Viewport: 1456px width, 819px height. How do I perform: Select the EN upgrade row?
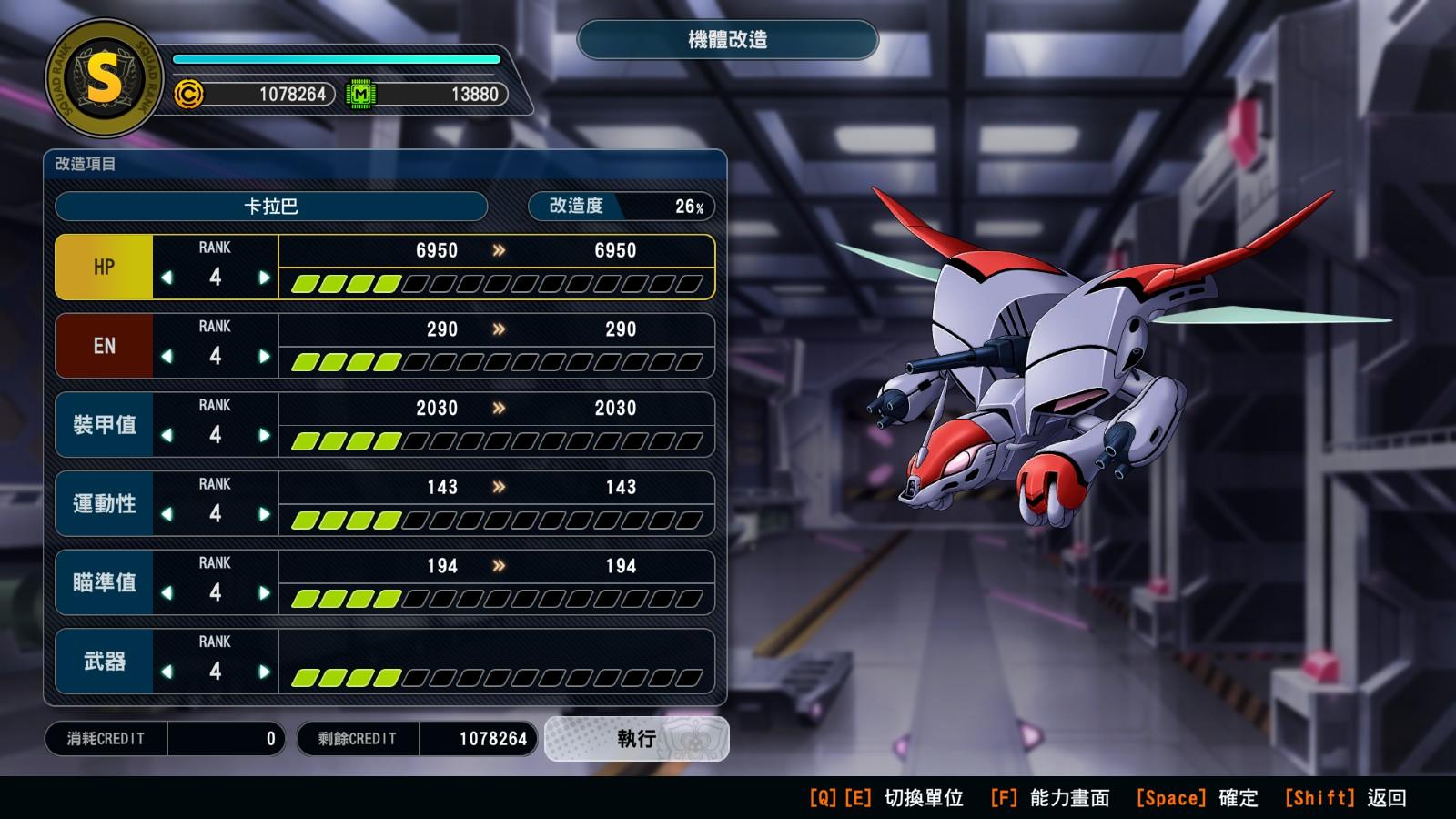[104, 346]
